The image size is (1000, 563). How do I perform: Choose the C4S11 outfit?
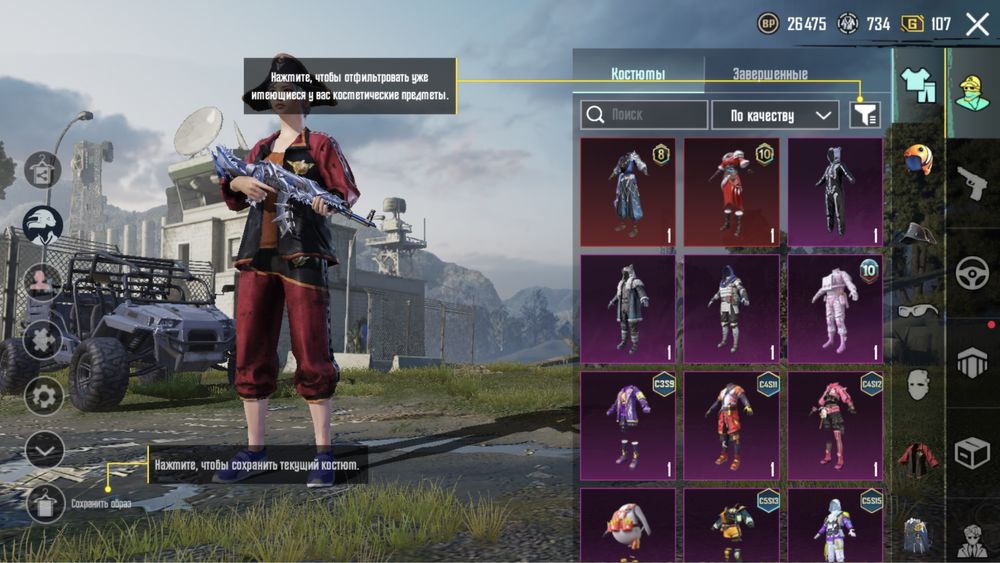coord(731,425)
